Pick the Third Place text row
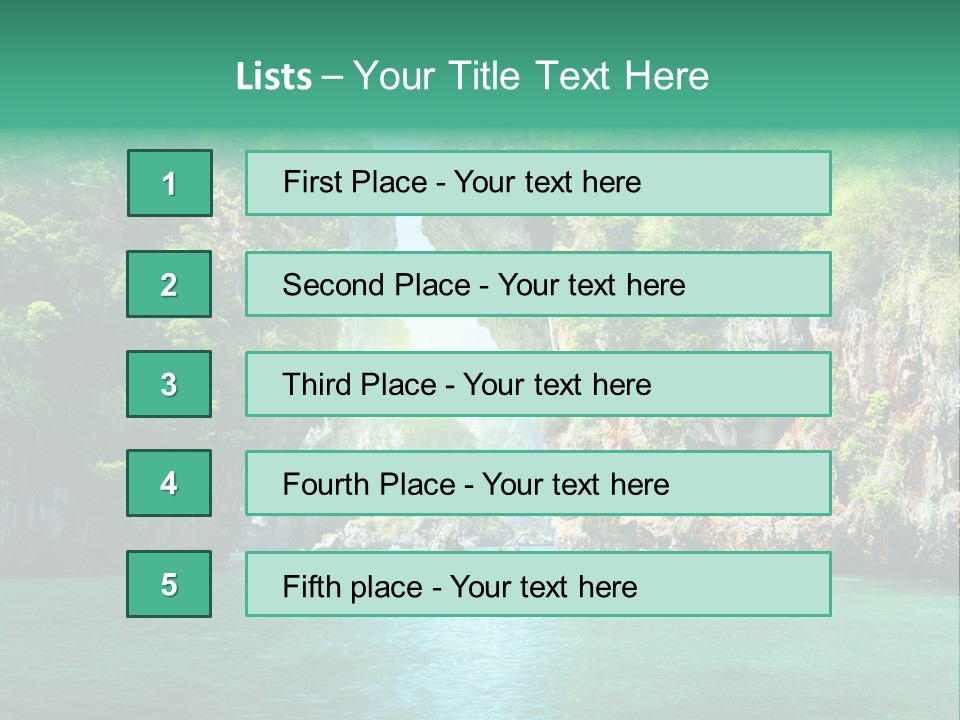 (x=538, y=384)
